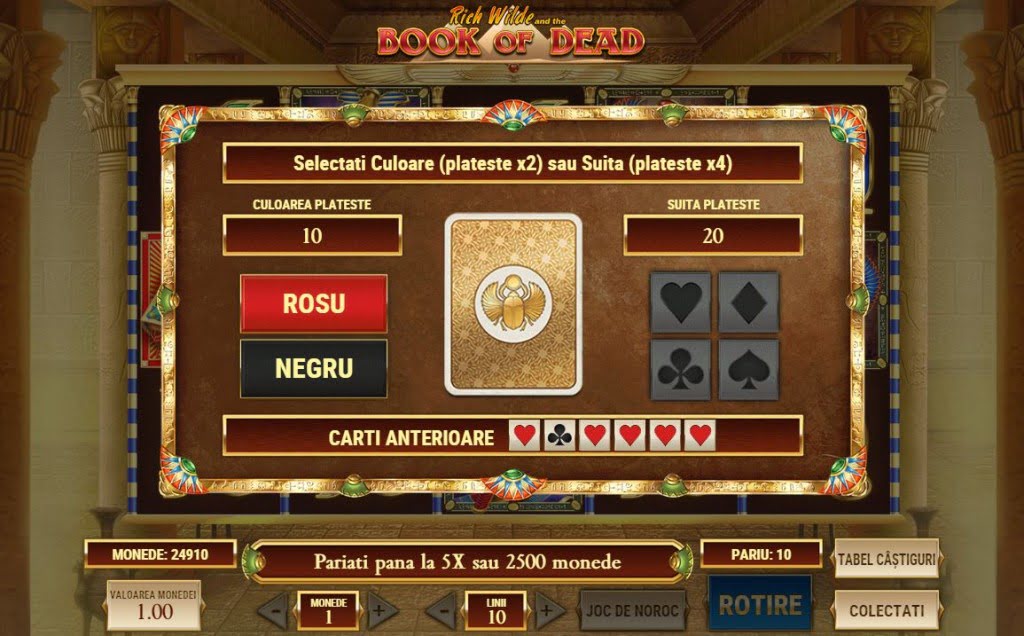Increase the number of Linii
The width and height of the screenshot is (1024, 636).
[549, 610]
